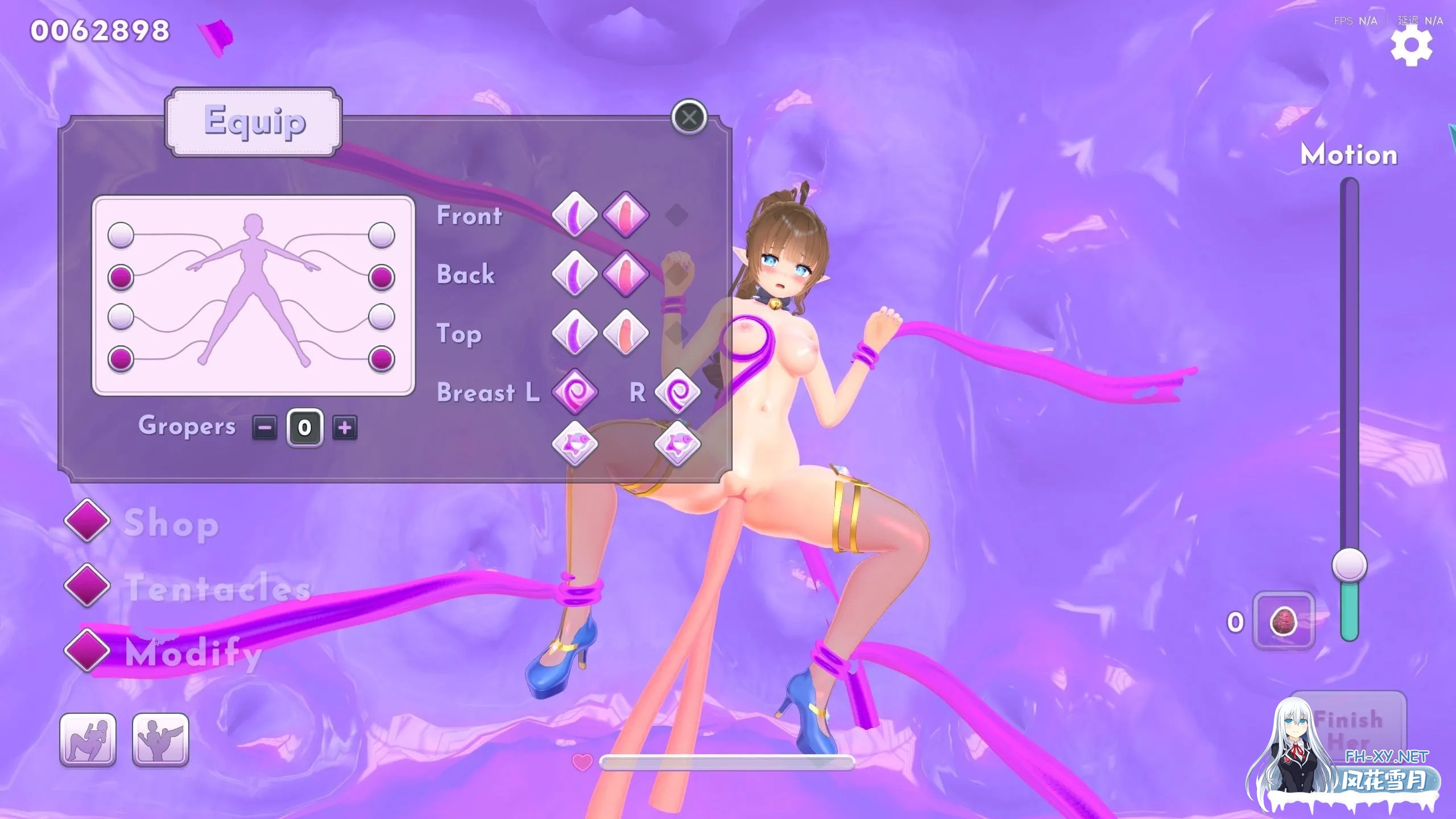
Task: Increase the Gropers count with plus
Action: tap(345, 428)
